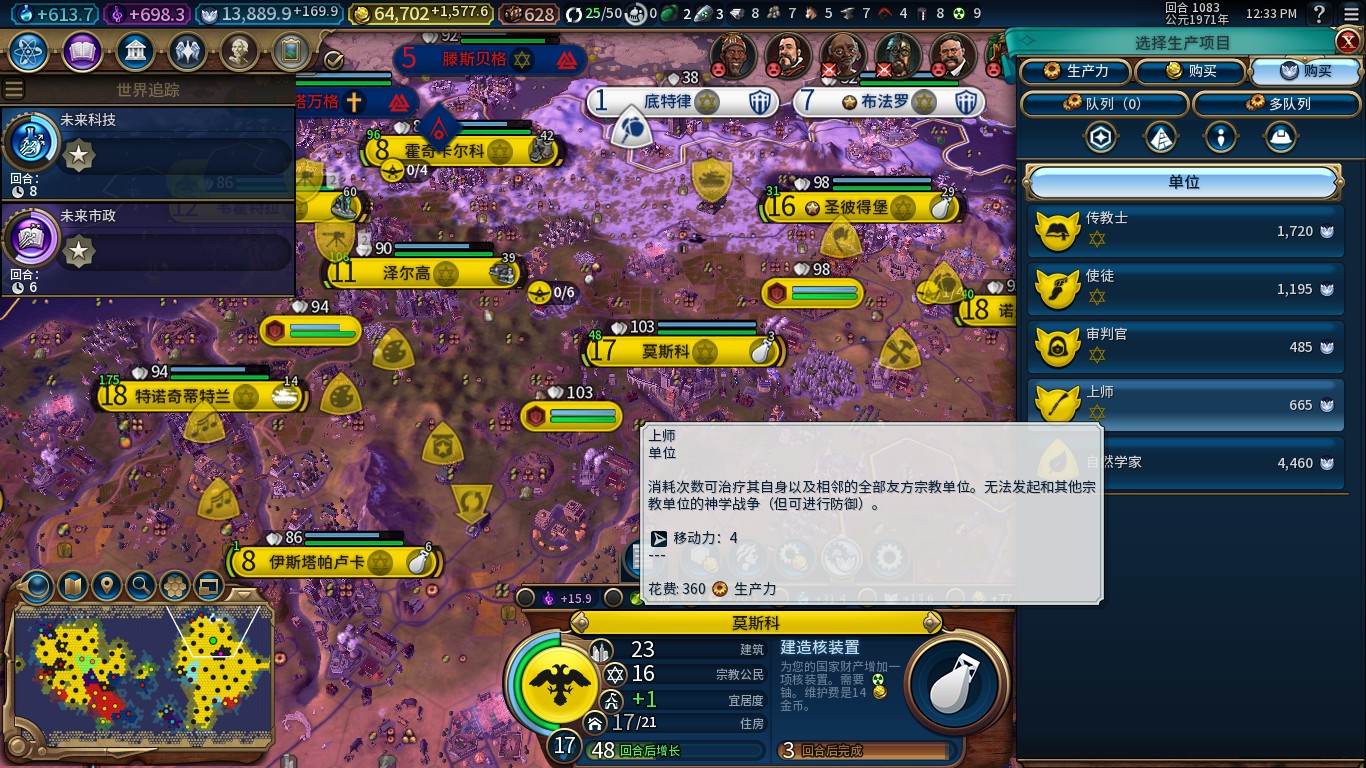
Task: Open the help question mark
Action: 1319,14
